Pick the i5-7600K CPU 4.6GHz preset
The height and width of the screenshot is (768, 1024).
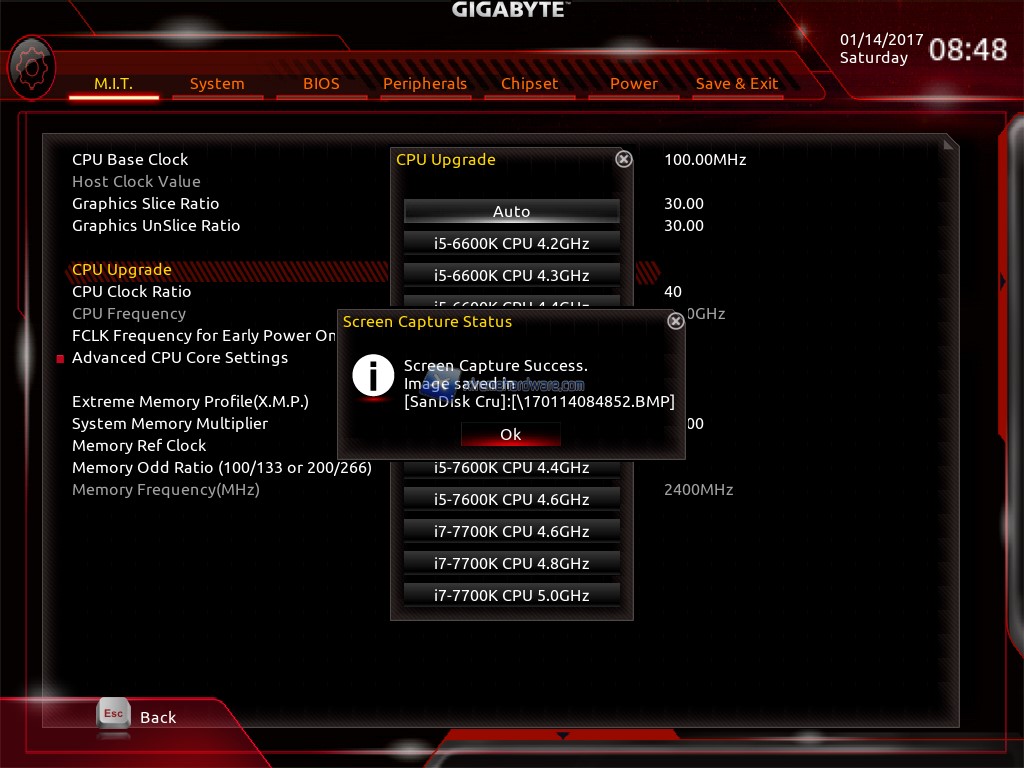[511, 499]
